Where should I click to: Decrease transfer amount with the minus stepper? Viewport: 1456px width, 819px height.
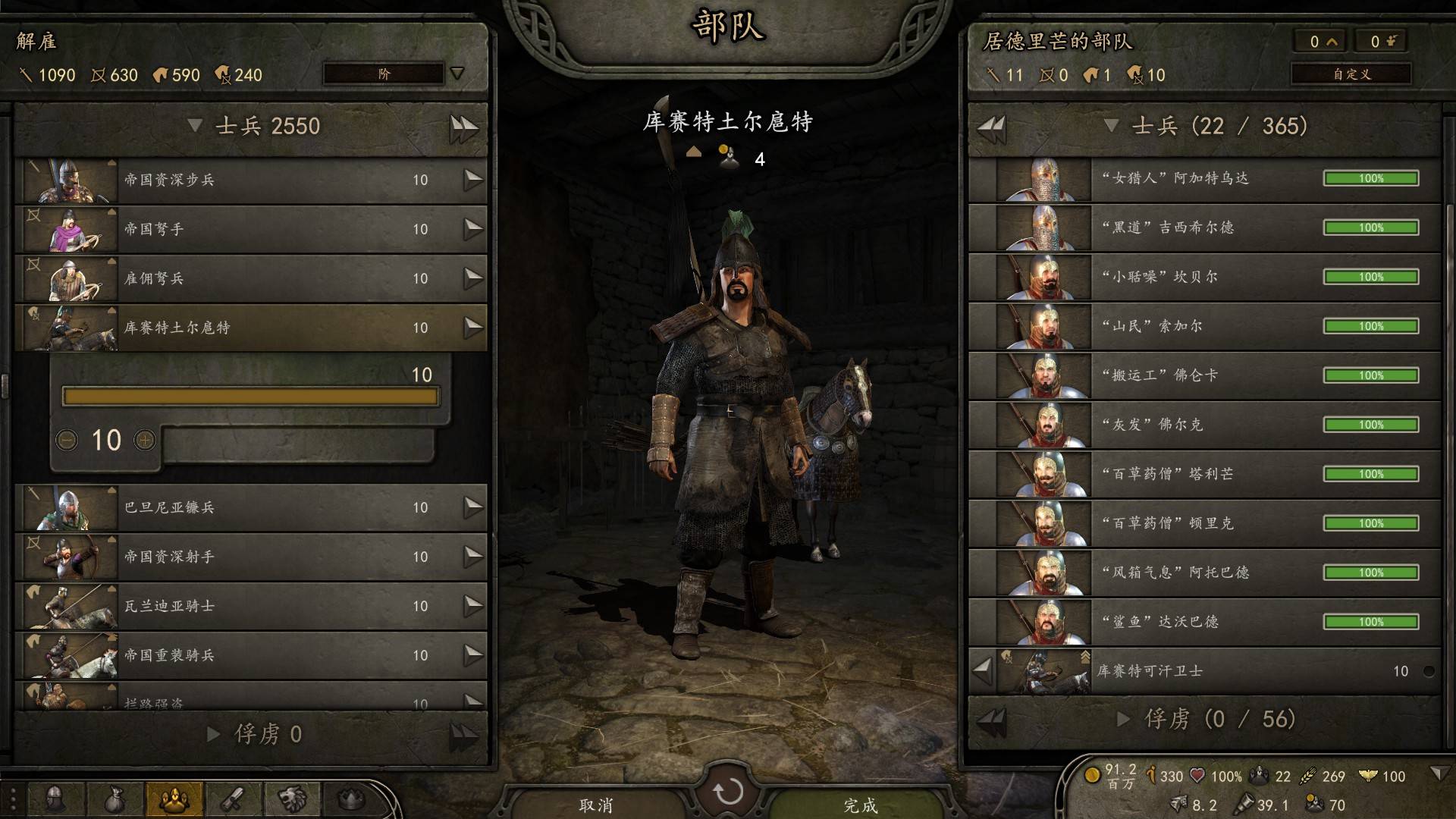(67, 440)
